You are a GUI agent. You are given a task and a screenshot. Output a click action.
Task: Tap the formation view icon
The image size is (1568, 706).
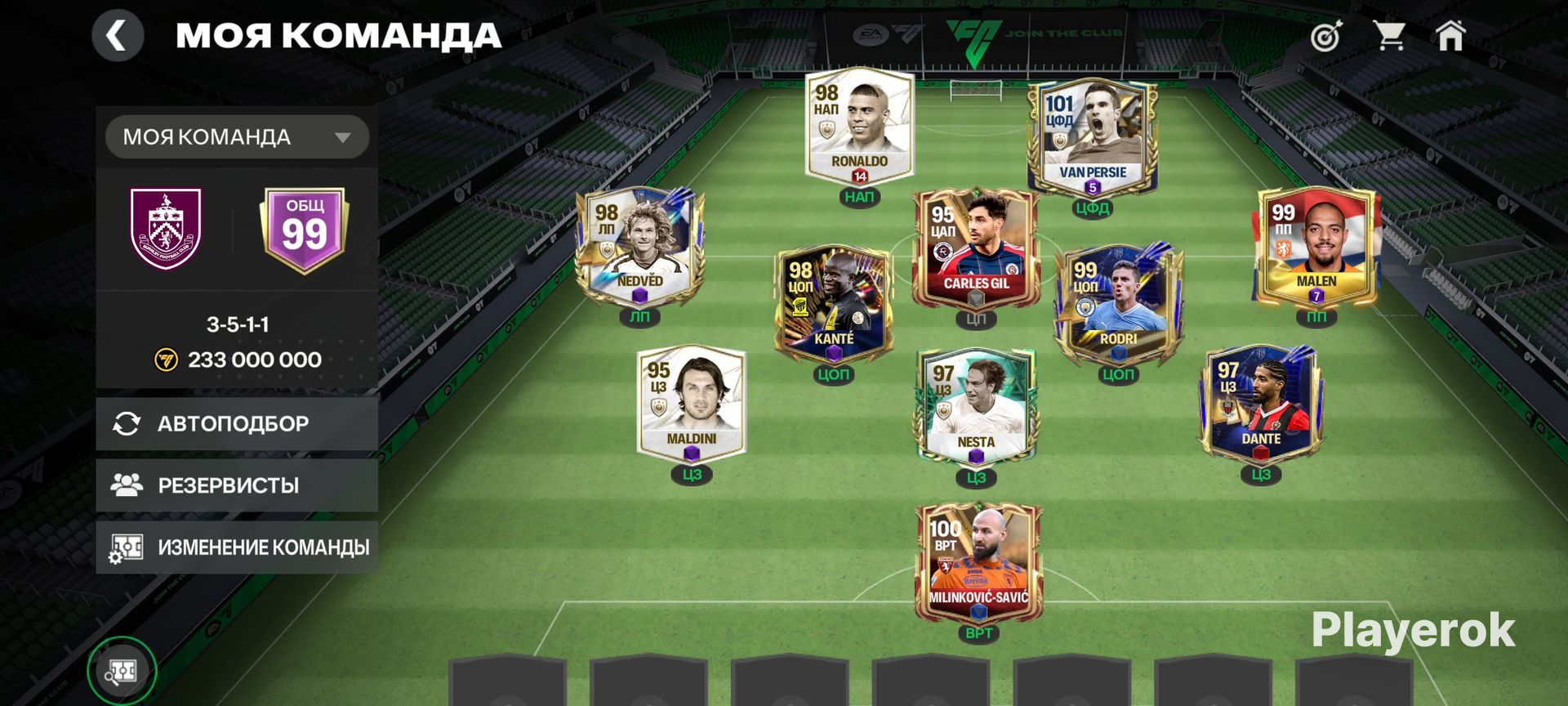coord(122,671)
